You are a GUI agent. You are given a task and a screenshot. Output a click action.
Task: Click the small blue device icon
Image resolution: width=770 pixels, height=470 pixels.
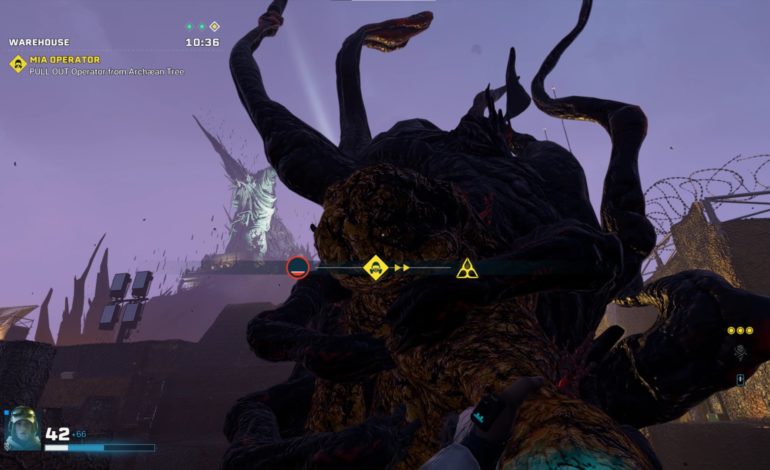click(x=740, y=379)
